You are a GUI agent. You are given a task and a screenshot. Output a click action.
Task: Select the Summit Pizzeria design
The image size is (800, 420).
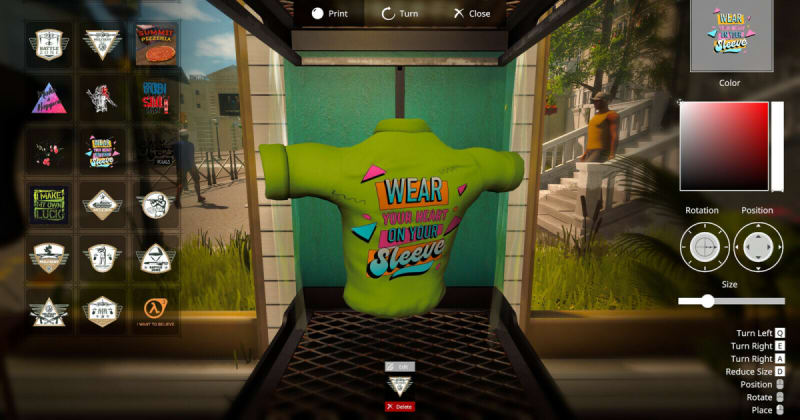point(156,45)
